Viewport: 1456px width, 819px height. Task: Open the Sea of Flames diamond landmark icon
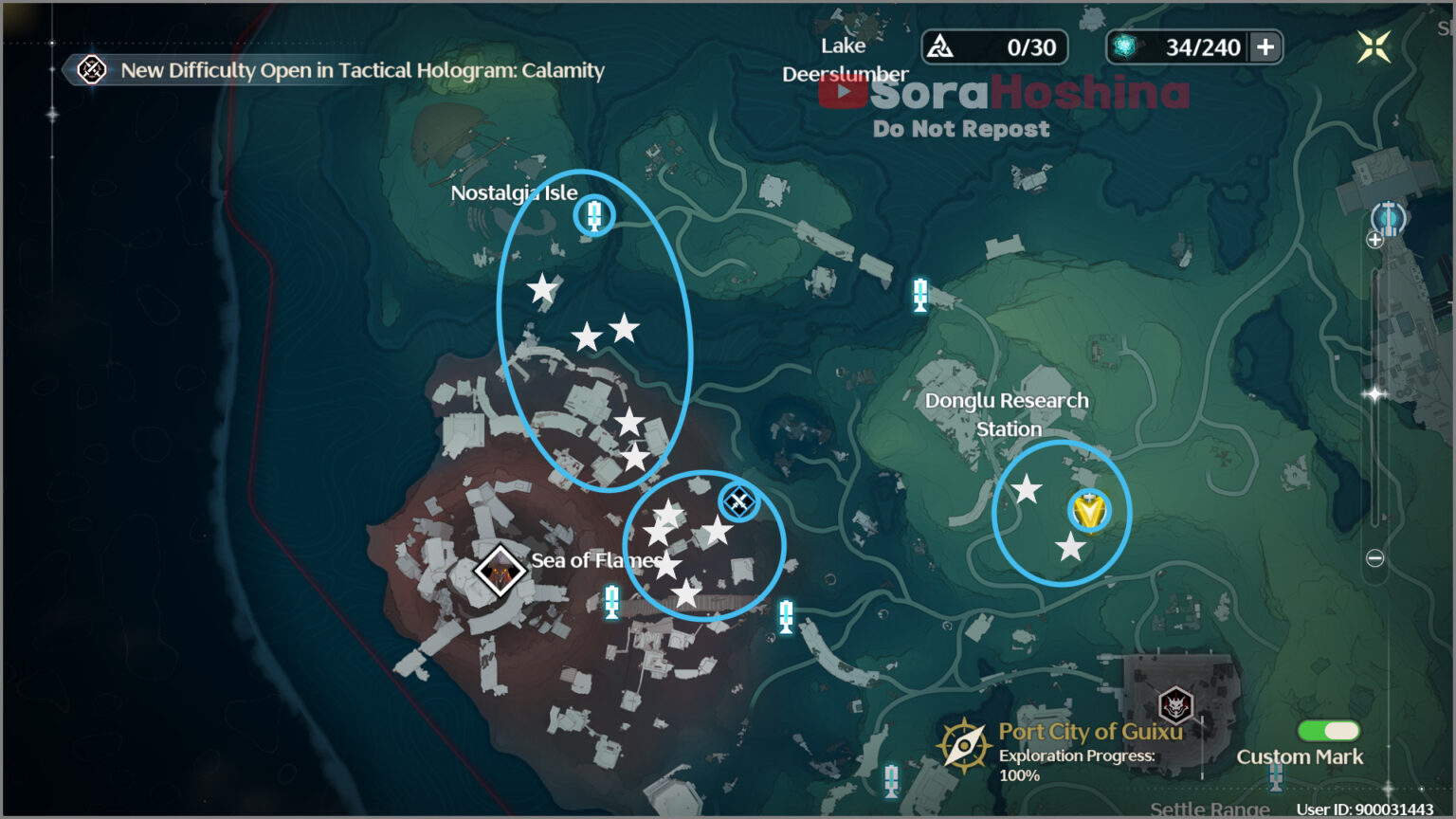(500, 571)
